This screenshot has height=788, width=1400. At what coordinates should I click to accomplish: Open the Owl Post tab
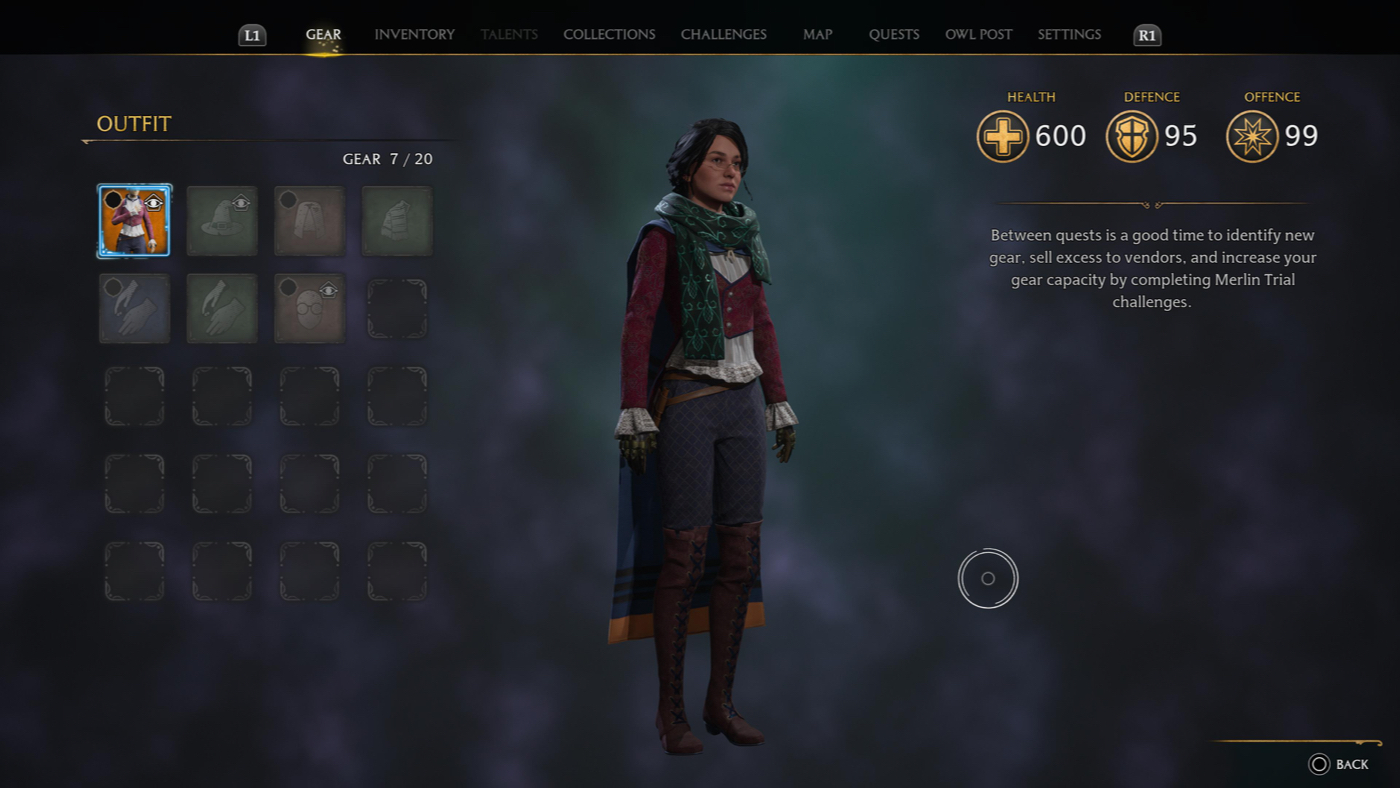click(978, 34)
